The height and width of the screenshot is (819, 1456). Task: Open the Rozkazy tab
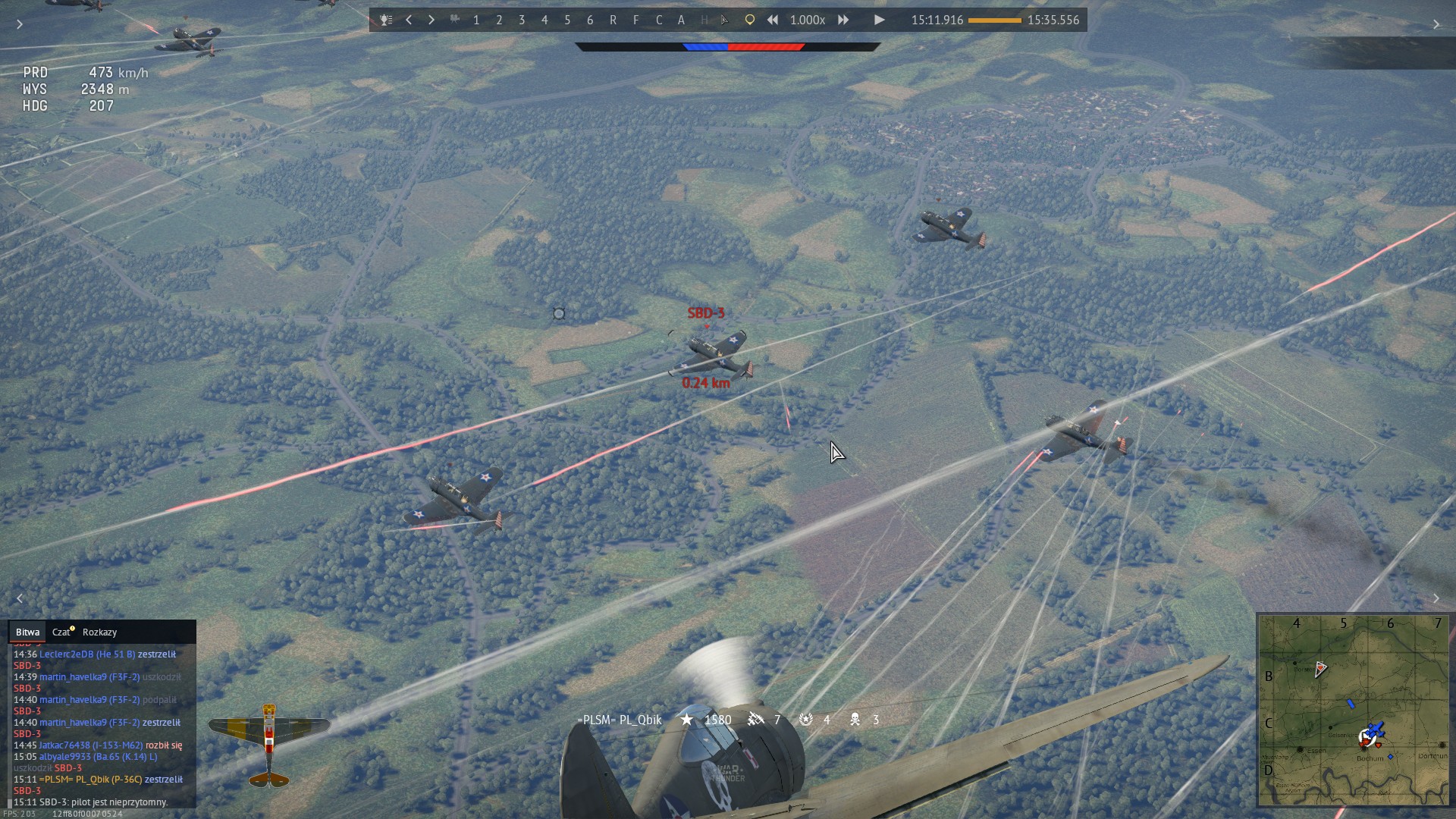pos(99,632)
